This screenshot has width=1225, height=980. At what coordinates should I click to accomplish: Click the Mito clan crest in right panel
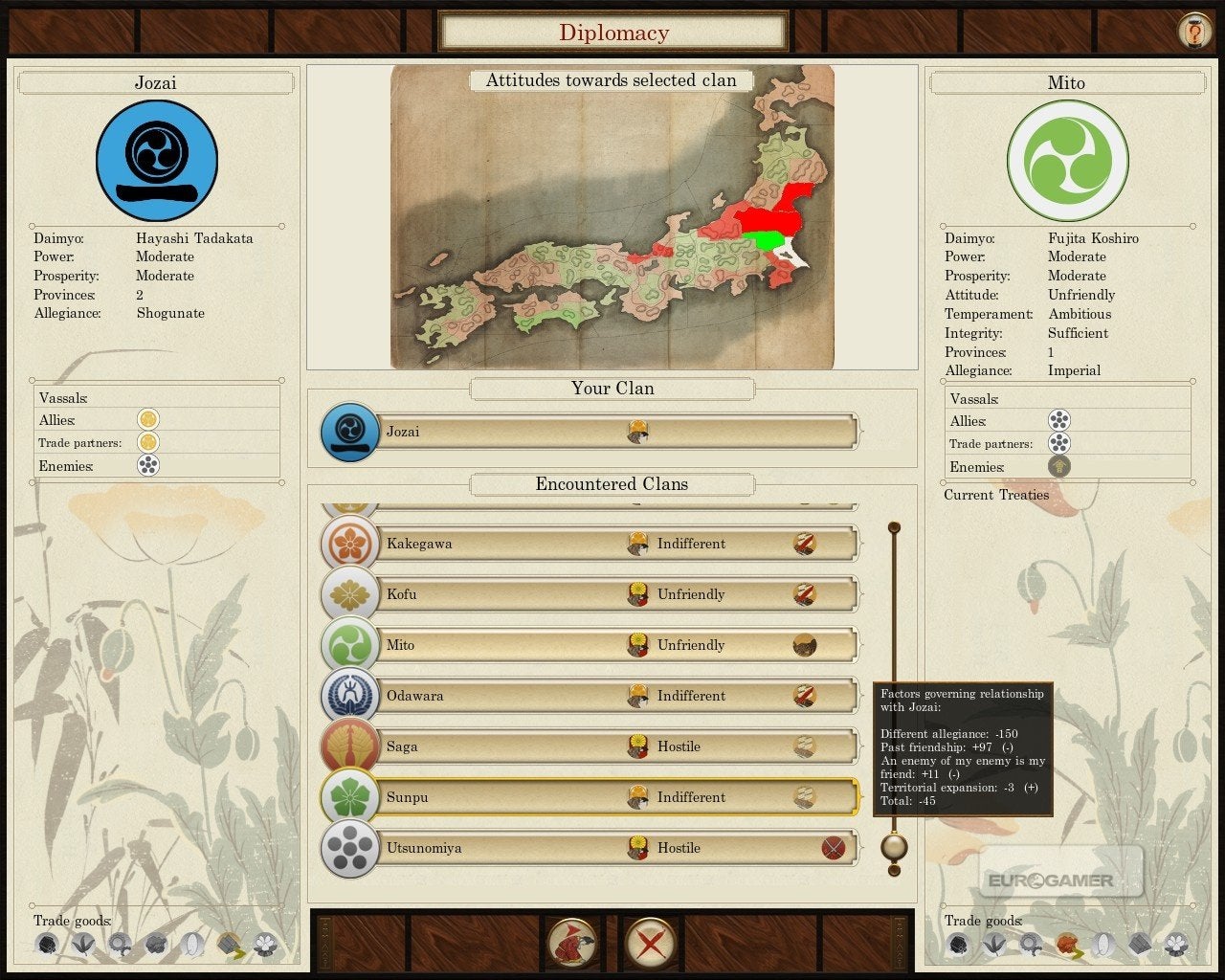pyautogui.click(x=1067, y=161)
